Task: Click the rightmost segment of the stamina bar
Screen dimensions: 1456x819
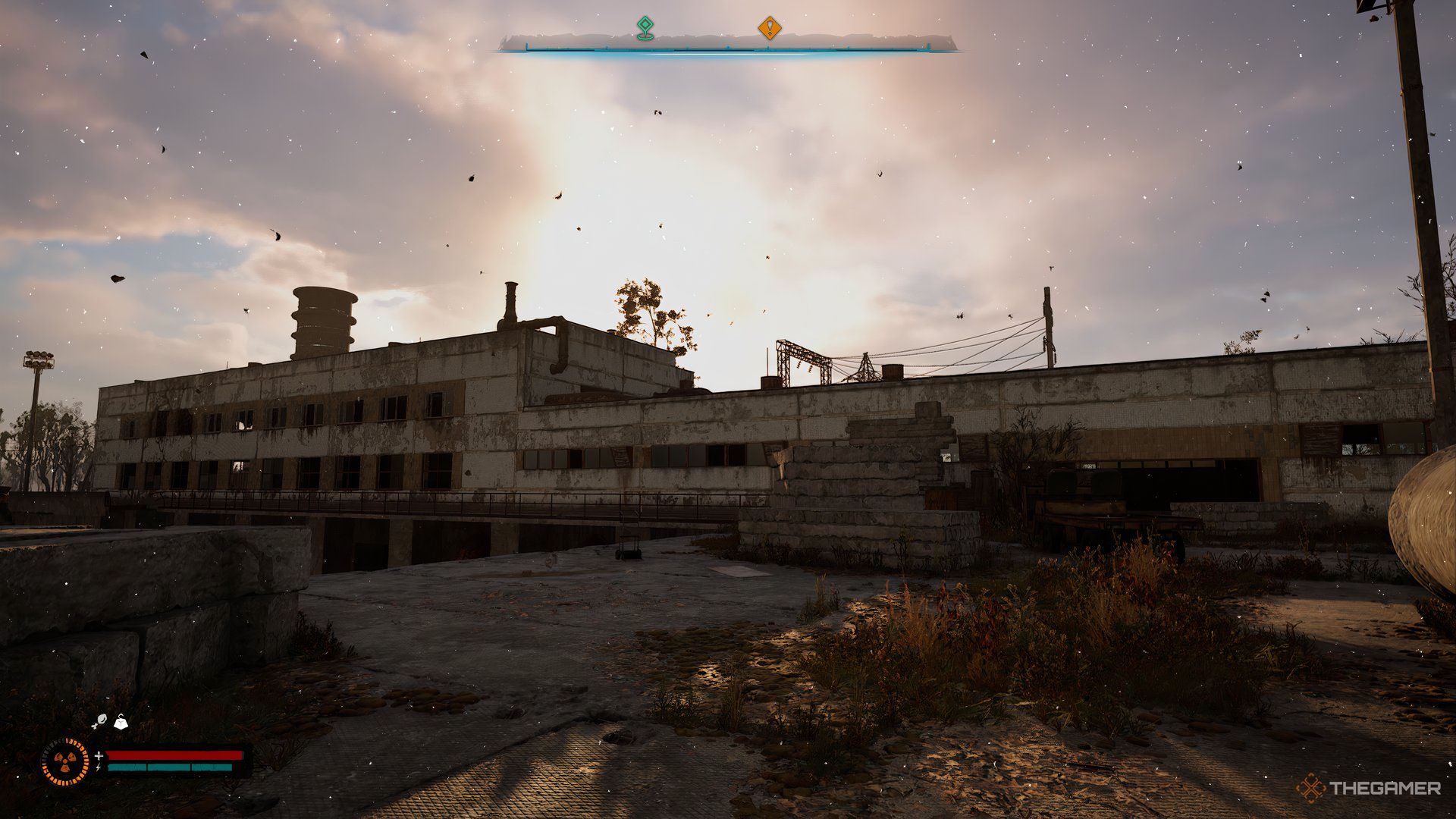Action: click(x=211, y=768)
